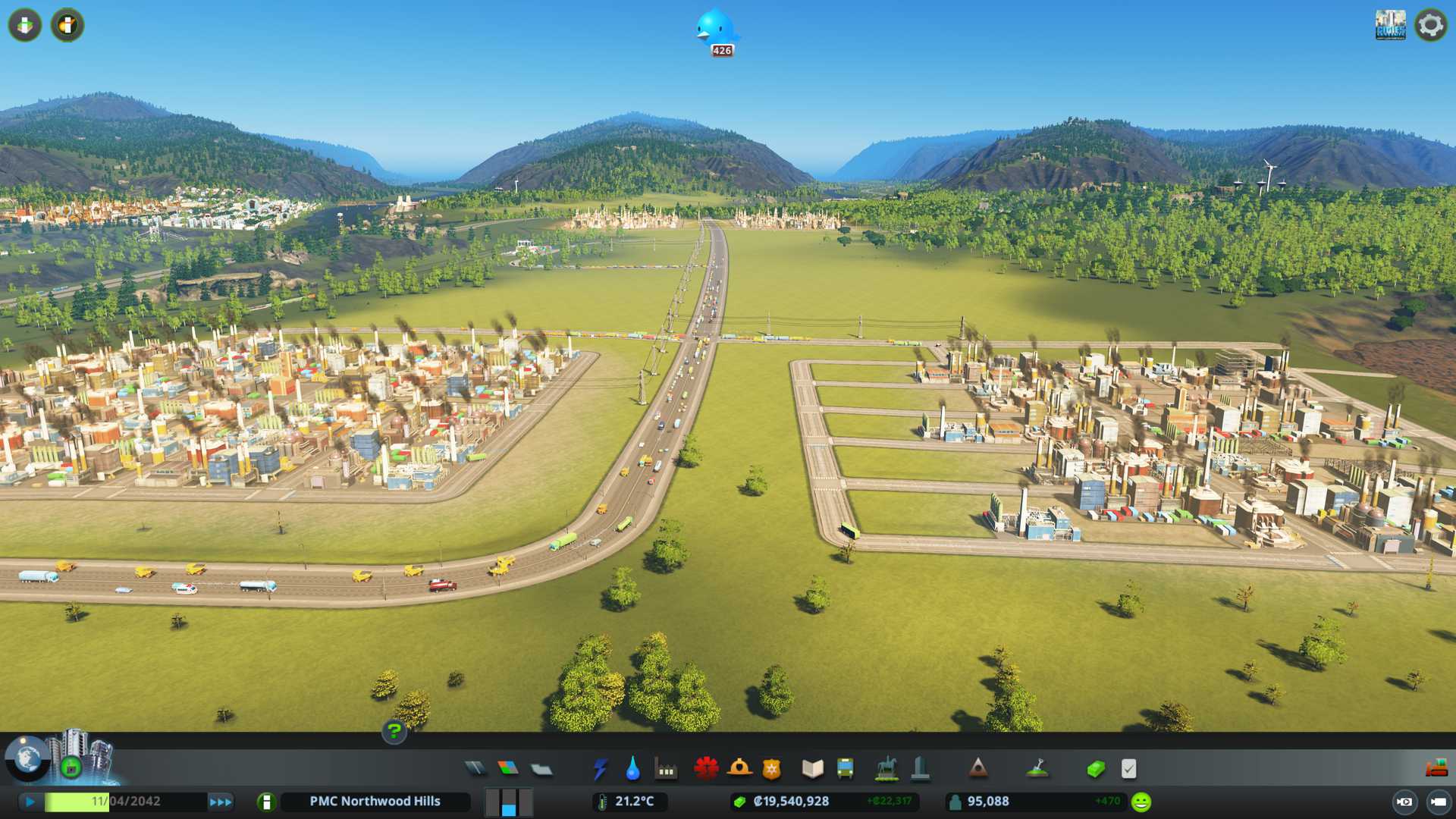Image resolution: width=1456 pixels, height=819 pixels.
Task: Open the Economy money panel
Action: pos(1096,769)
